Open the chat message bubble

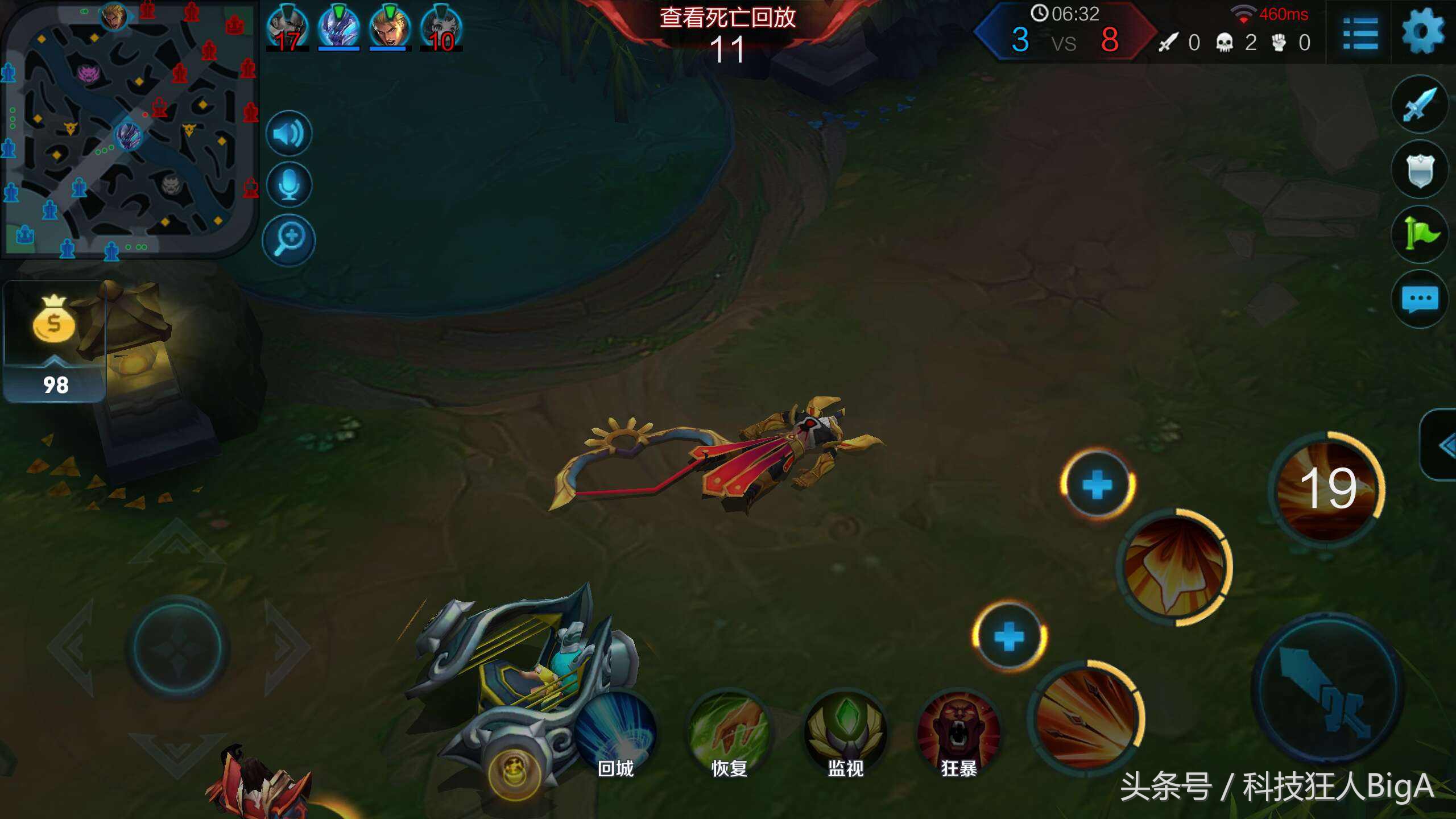[1420, 300]
